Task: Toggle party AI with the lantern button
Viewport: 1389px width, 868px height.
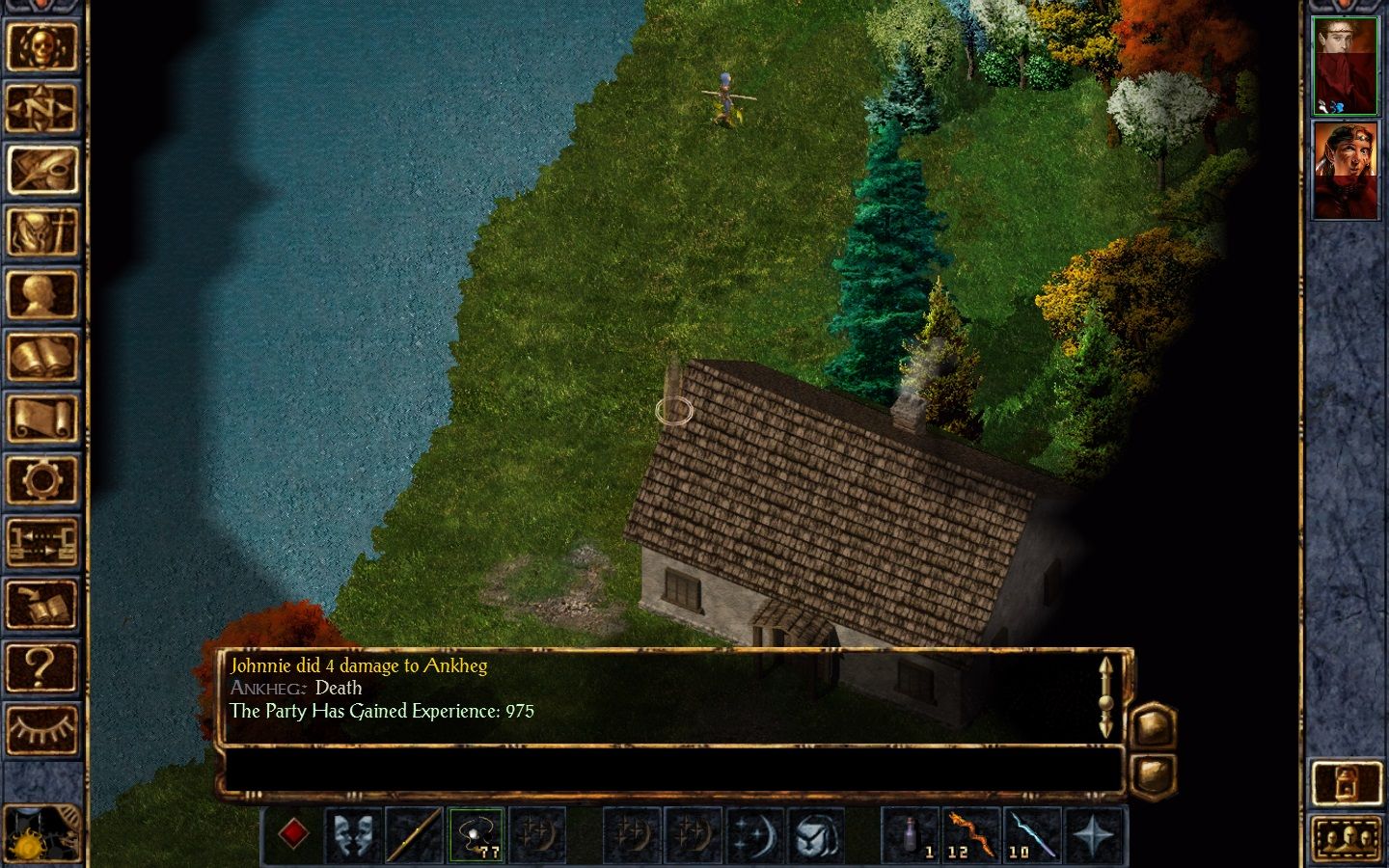Action: pos(1346,782)
